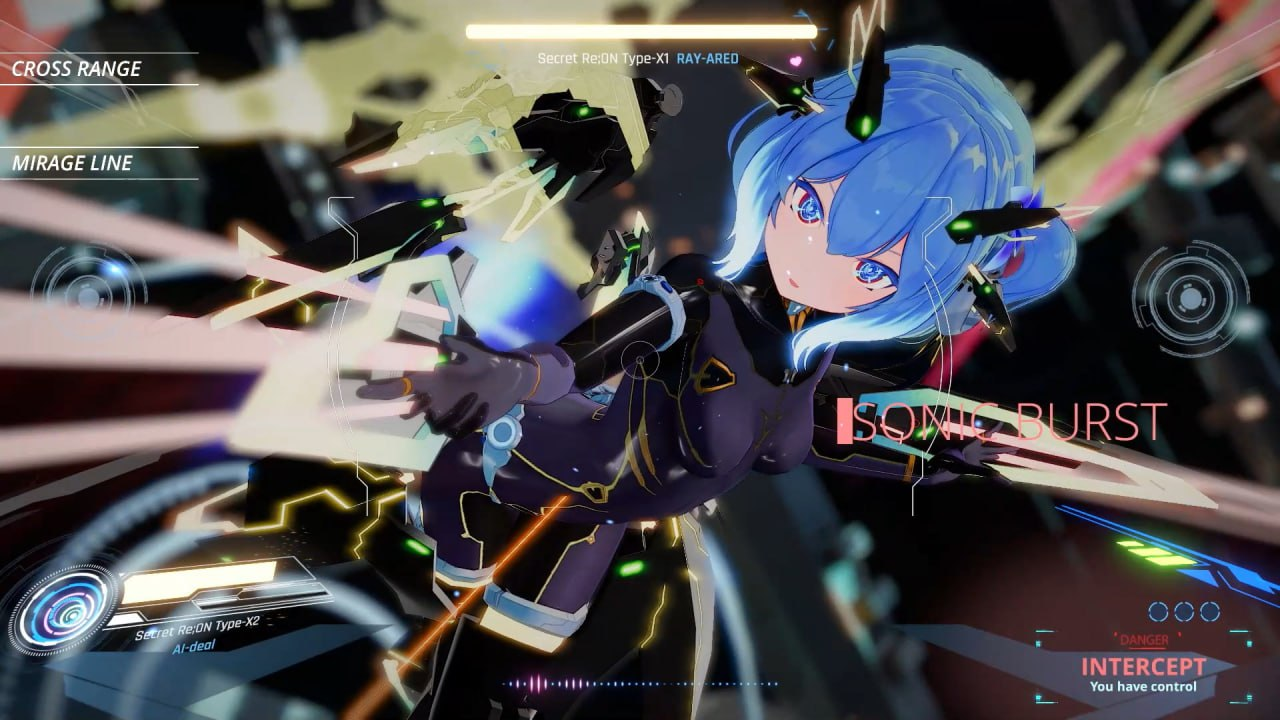The image size is (1280, 720).
Task: Click the circular reticle icon on right edge
Action: click(1190, 297)
